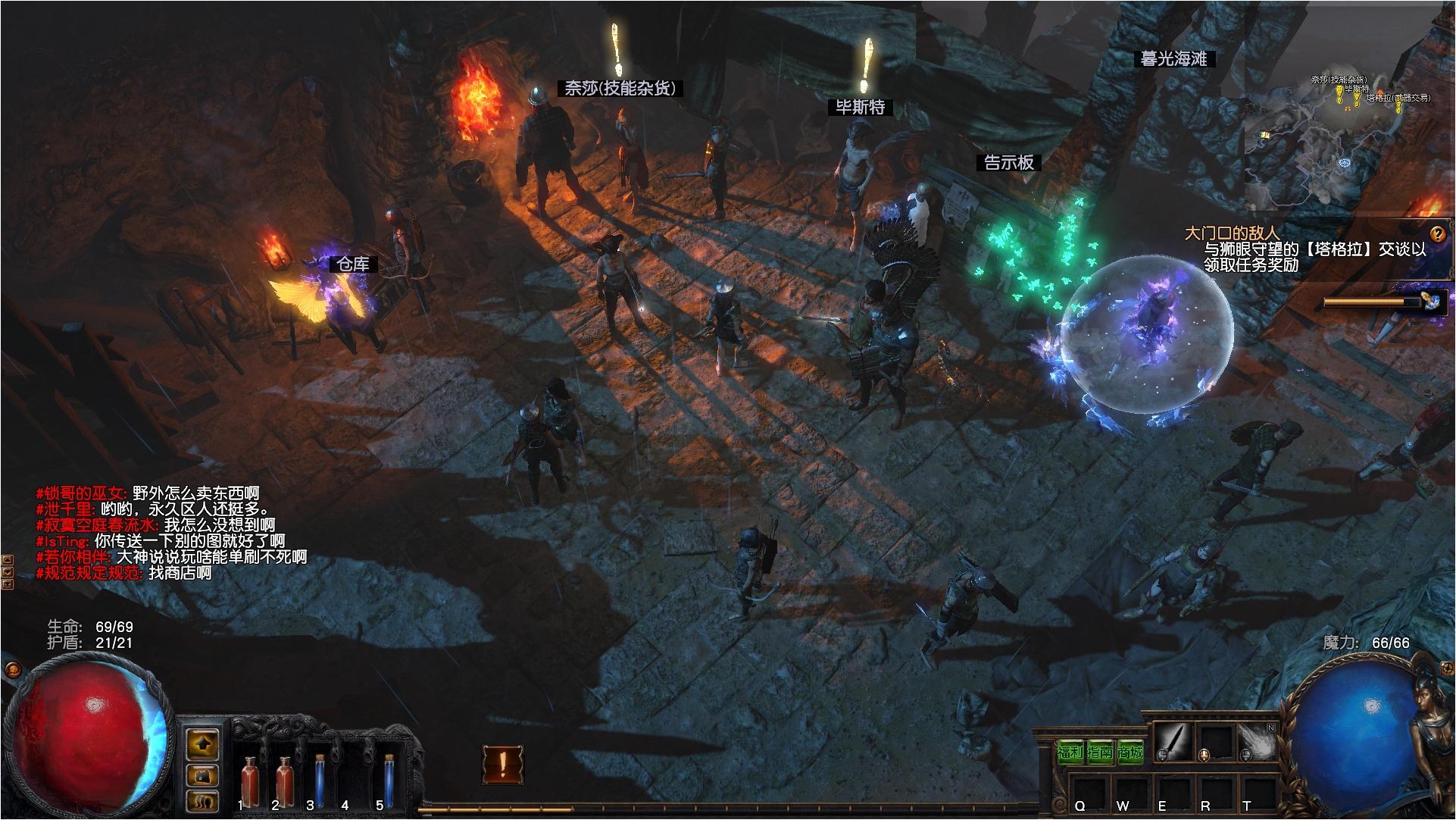Click the 仓库 stash label
The height and width of the screenshot is (820, 1456).
[353, 264]
